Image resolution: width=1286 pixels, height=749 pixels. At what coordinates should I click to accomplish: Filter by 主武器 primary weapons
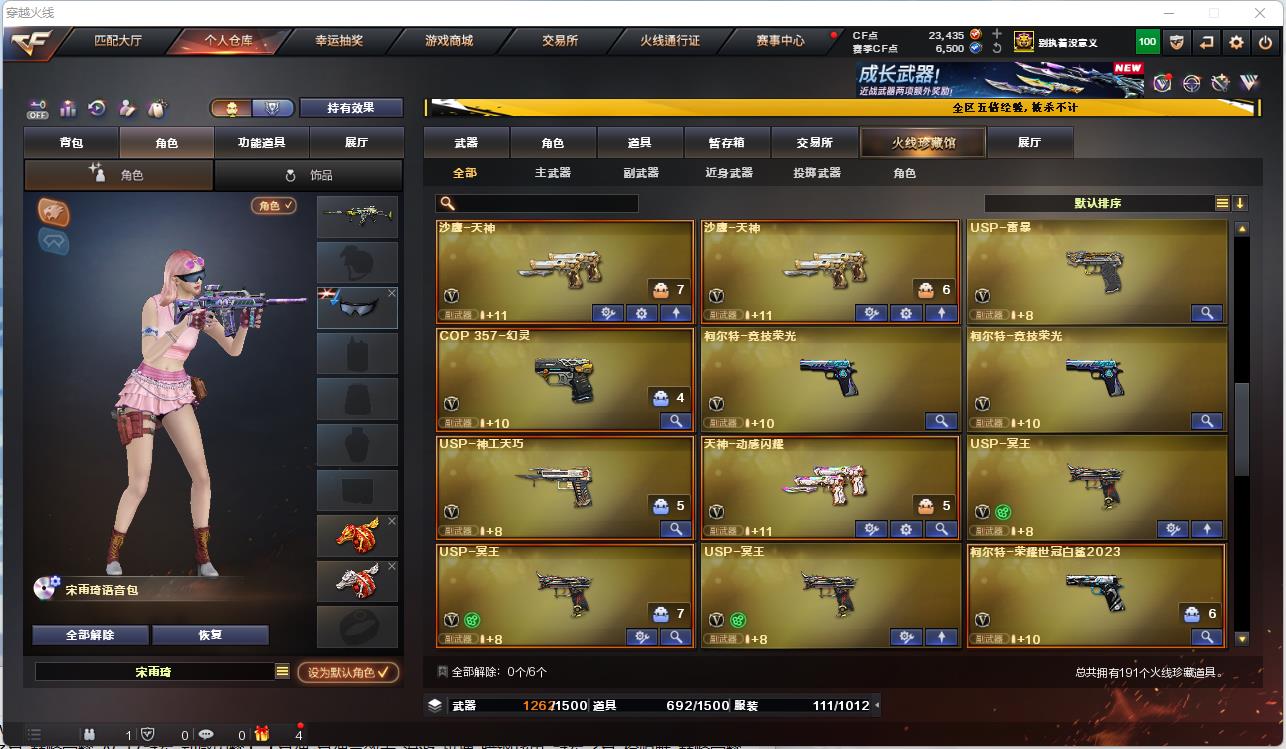point(552,173)
